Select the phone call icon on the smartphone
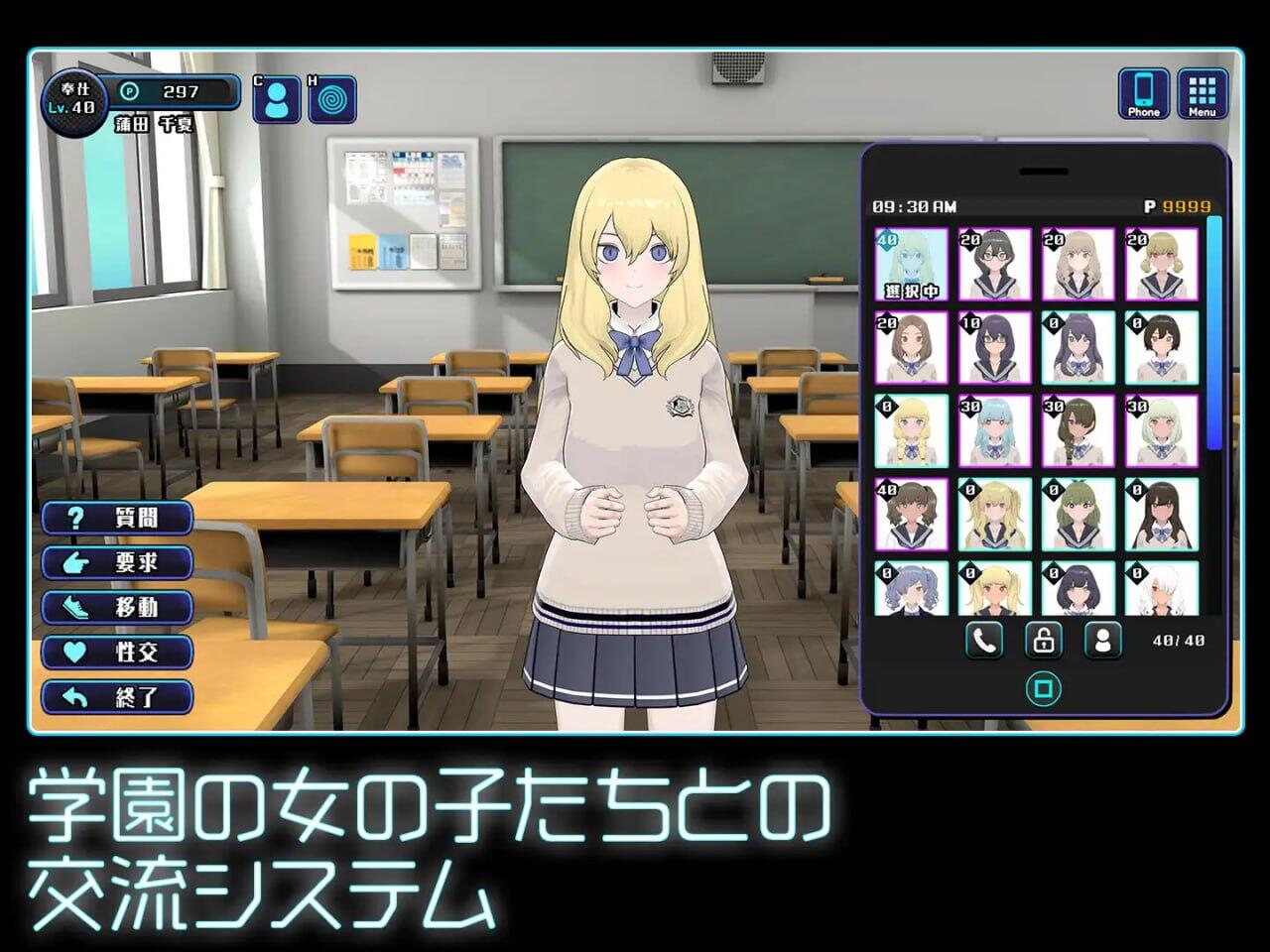This screenshot has height=952, width=1270. [986, 640]
